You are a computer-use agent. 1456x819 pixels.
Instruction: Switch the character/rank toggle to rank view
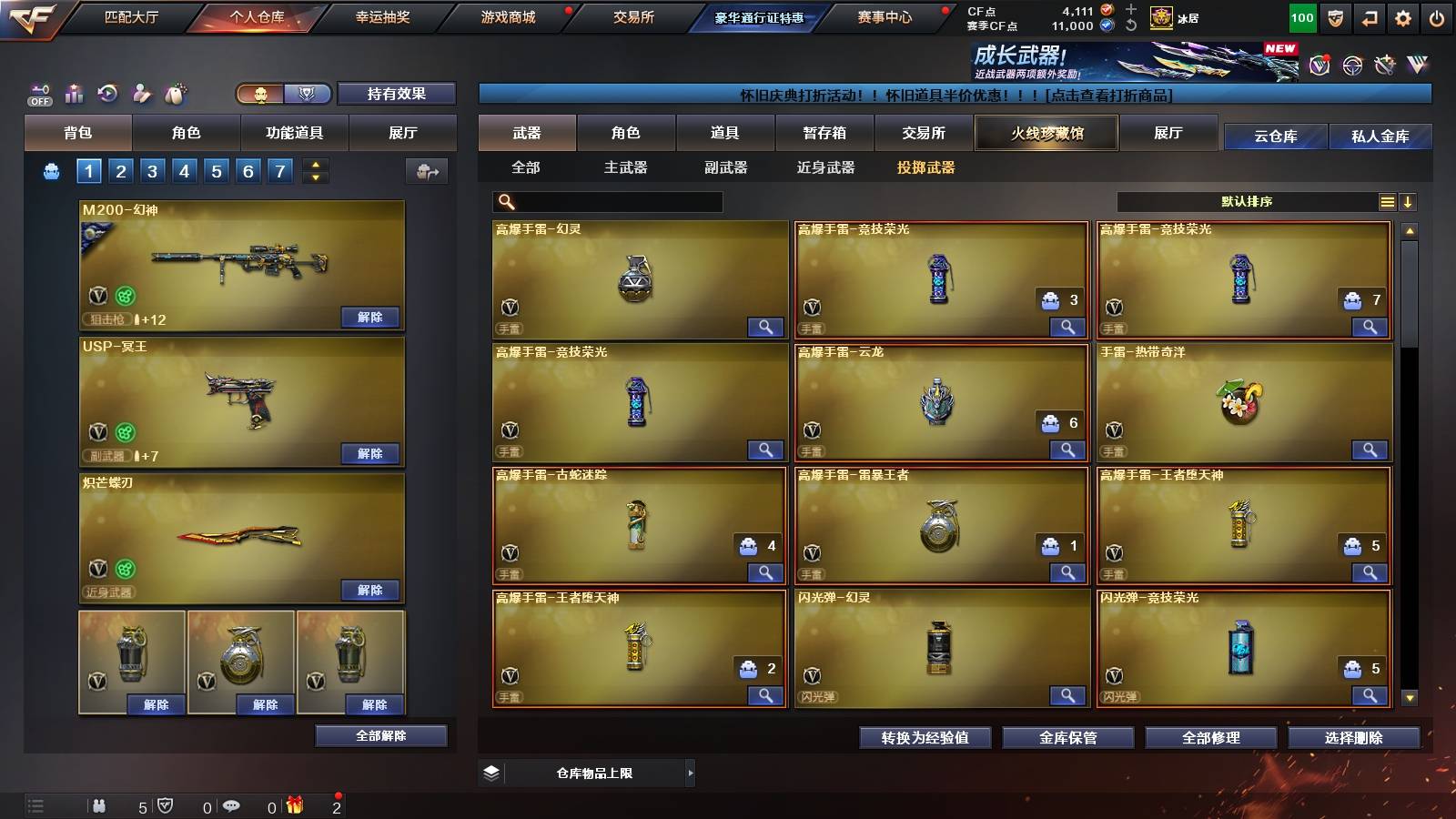(x=307, y=94)
